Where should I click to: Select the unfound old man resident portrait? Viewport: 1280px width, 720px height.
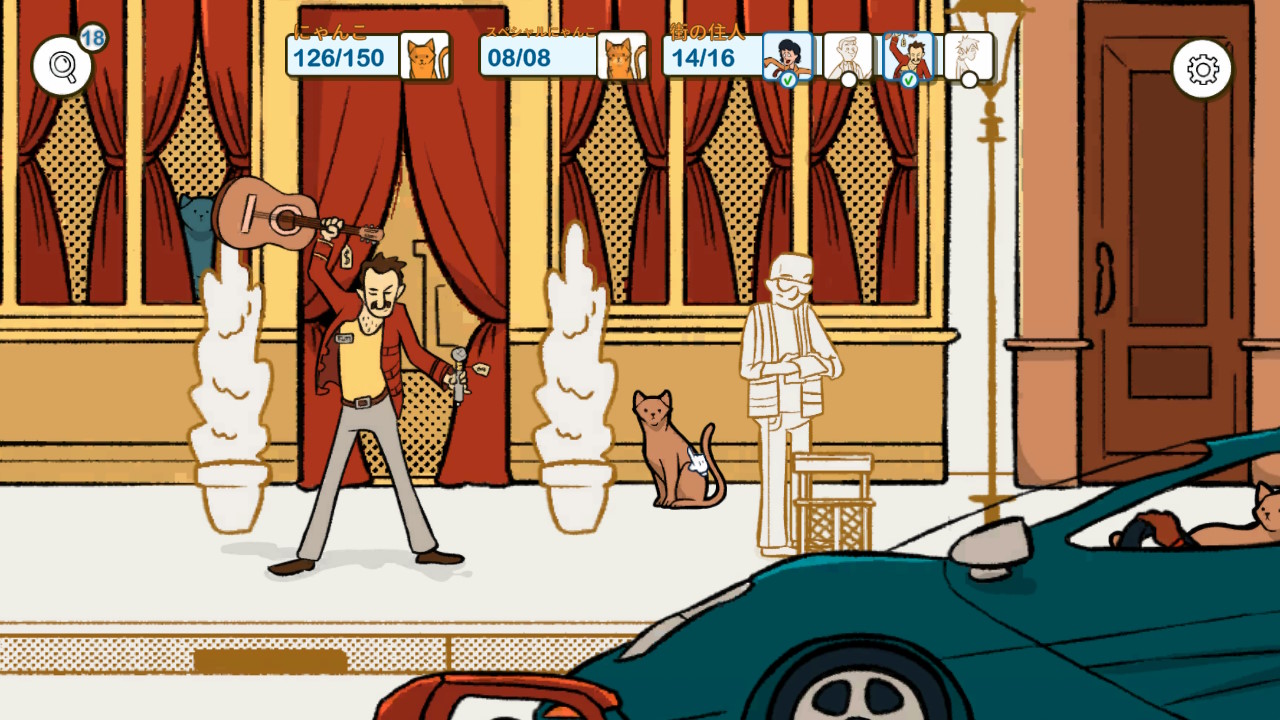point(847,56)
